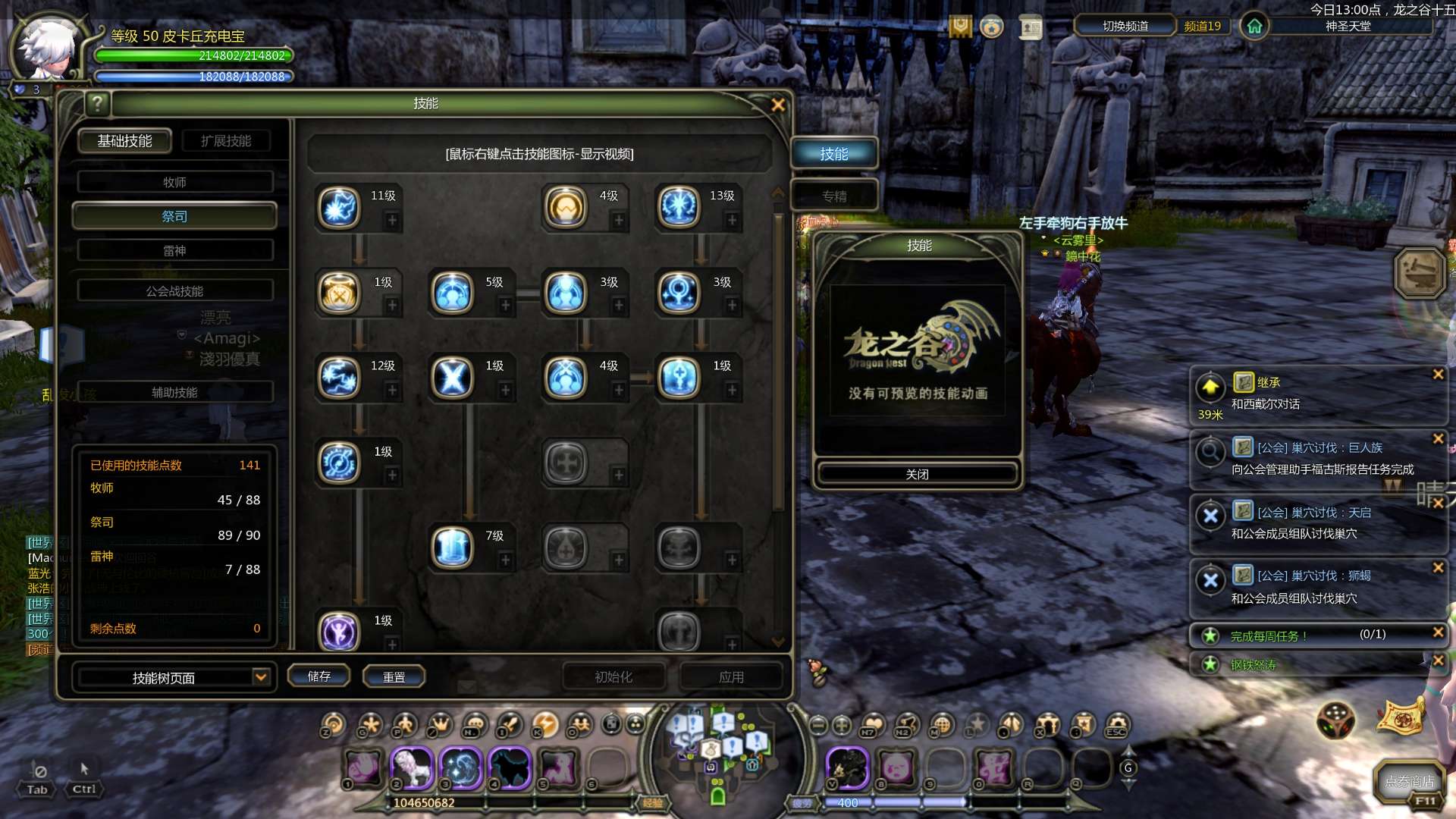Select the level 11 skill icon
The image size is (1456, 819).
339,207
